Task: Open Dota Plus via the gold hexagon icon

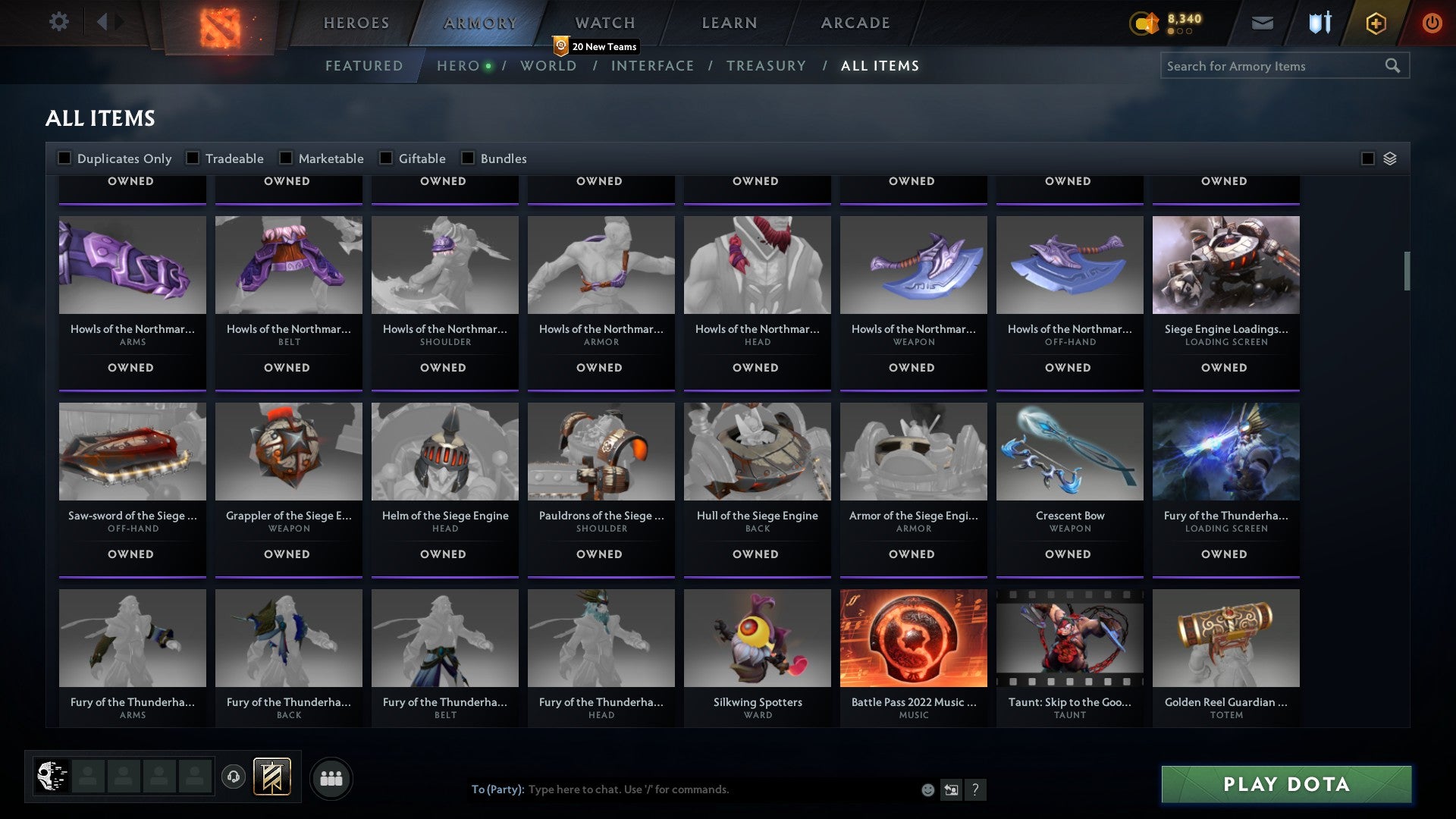Action: click(x=1376, y=23)
